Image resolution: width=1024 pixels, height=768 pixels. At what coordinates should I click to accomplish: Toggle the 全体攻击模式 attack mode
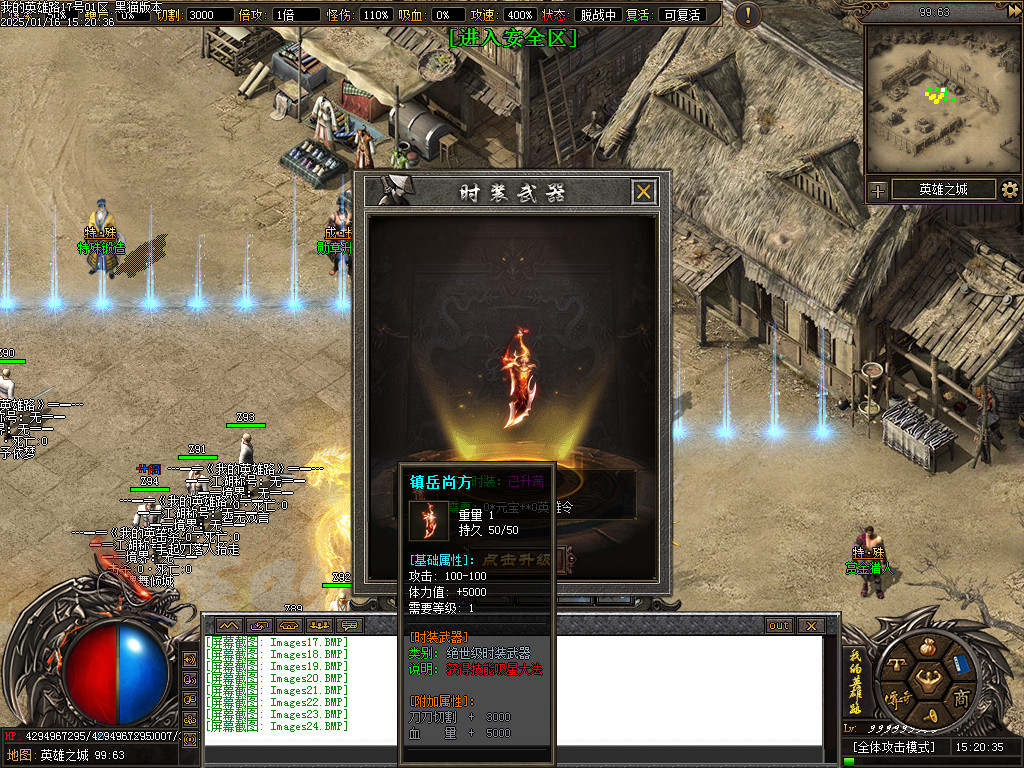(x=893, y=747)
